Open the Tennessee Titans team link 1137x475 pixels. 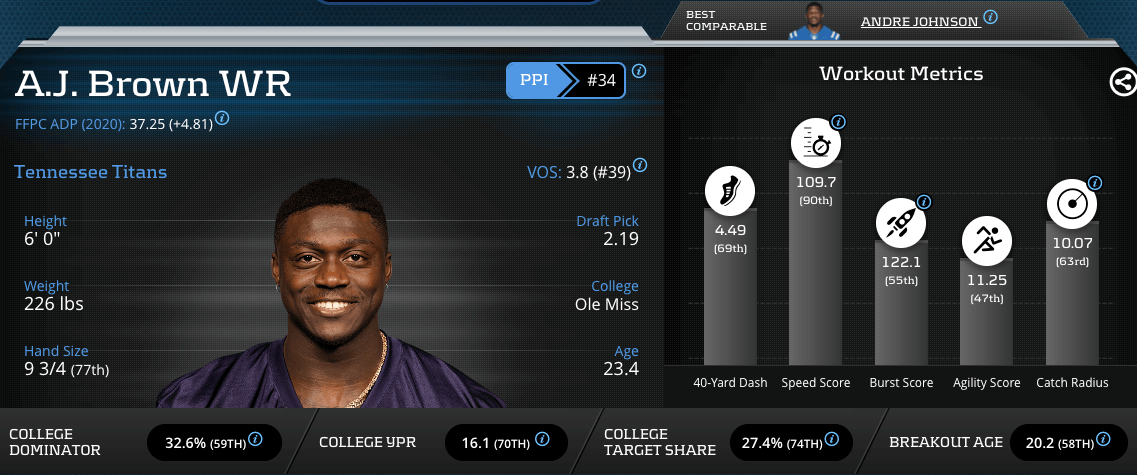[91, 172]
